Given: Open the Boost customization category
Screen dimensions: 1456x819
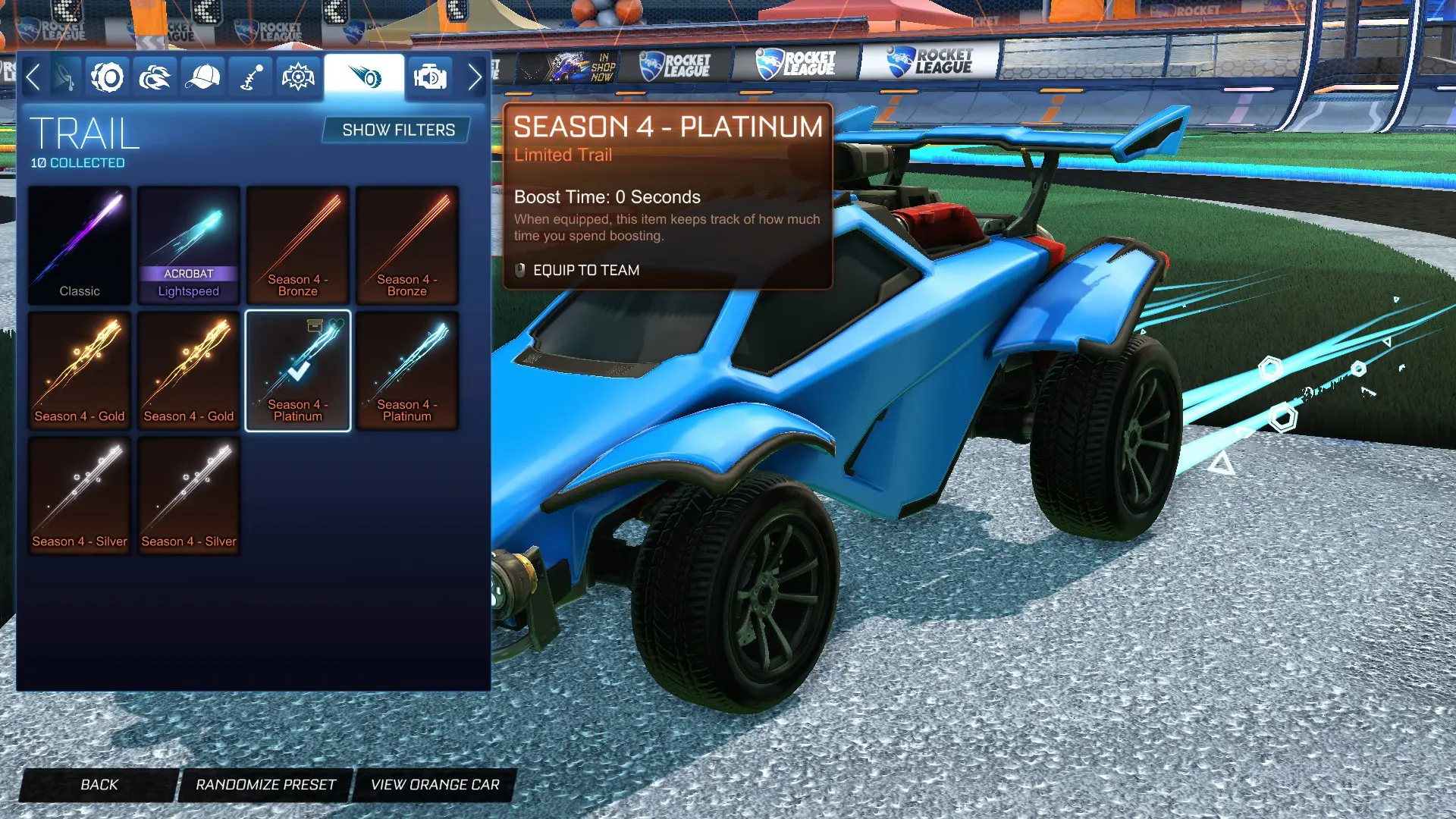Looking at the screenshot, I should click(x=154, y=75).
